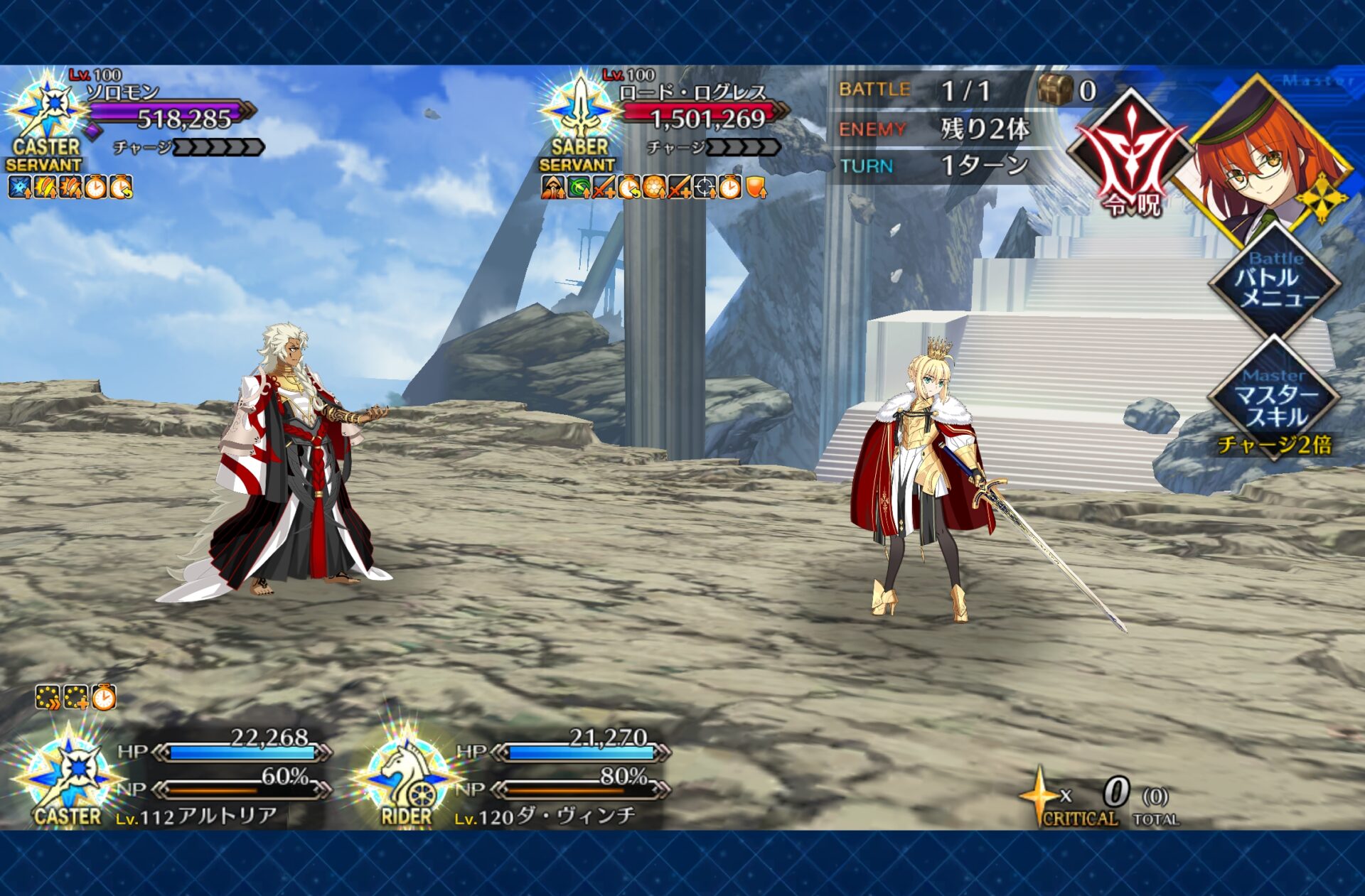Inspect Solomon's buff icon row

(70, 188)
